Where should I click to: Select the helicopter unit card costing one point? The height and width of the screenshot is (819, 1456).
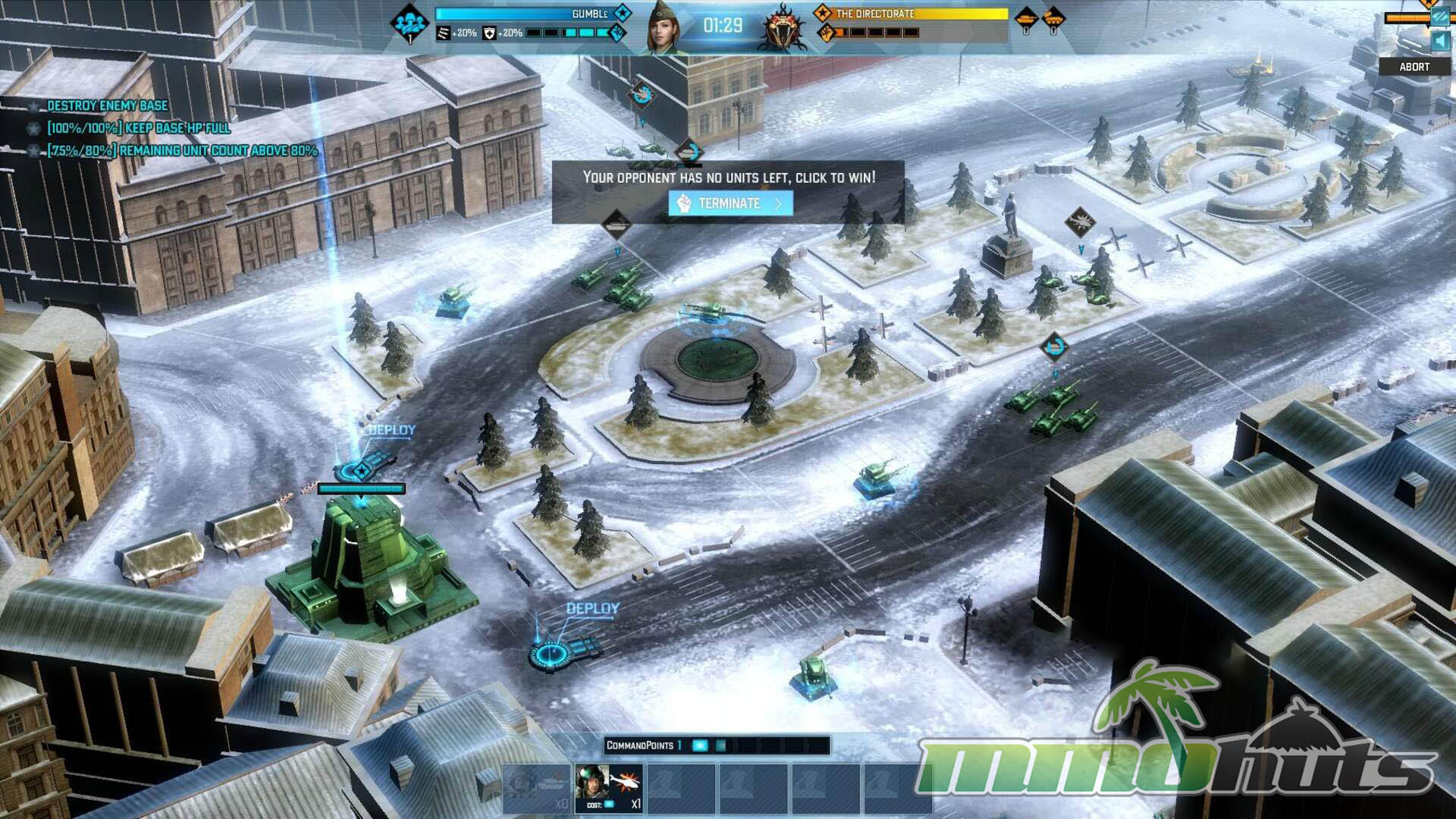tap(609, 789)
